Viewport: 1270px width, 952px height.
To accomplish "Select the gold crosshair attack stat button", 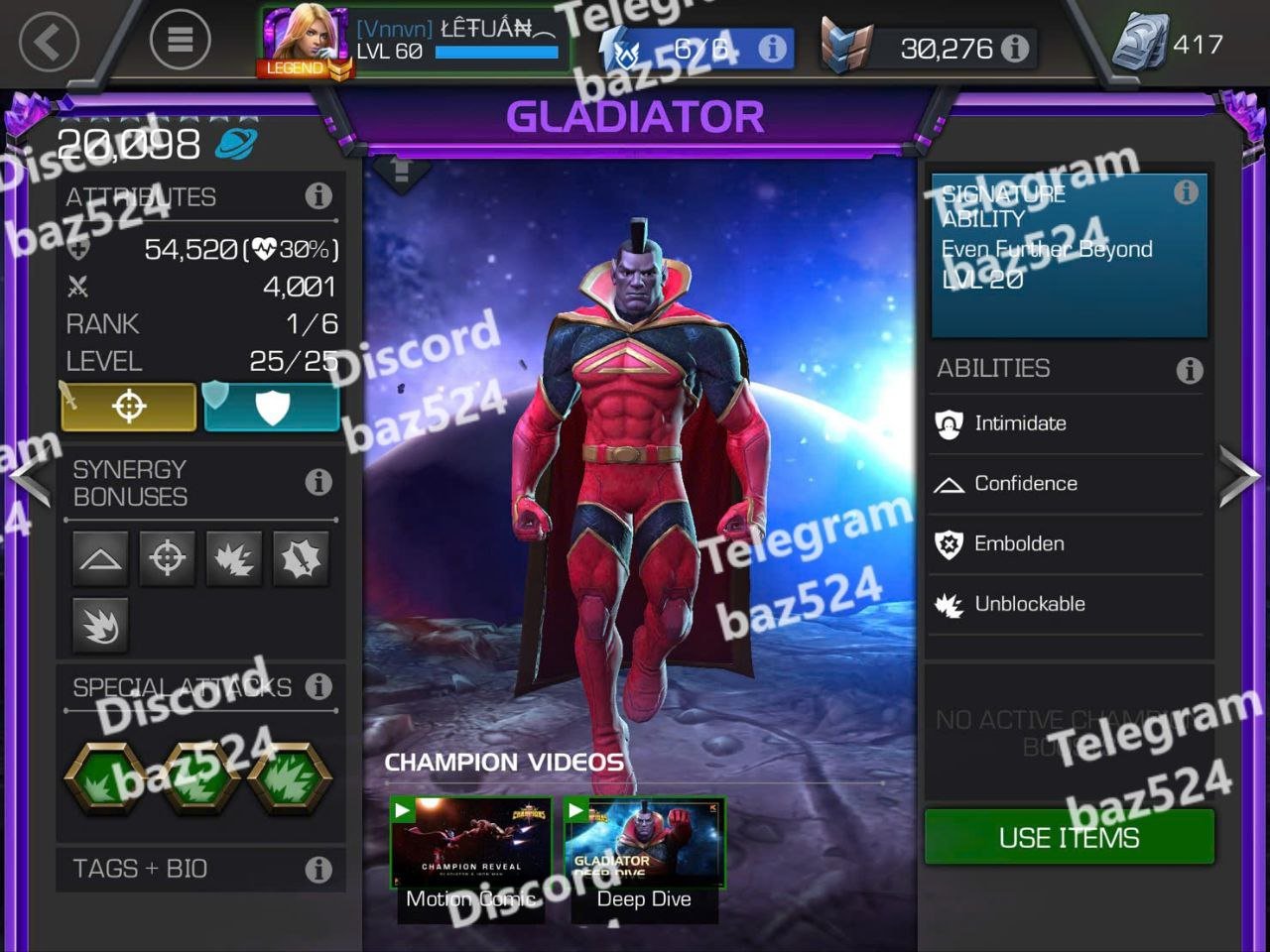I will pos(129,407).
